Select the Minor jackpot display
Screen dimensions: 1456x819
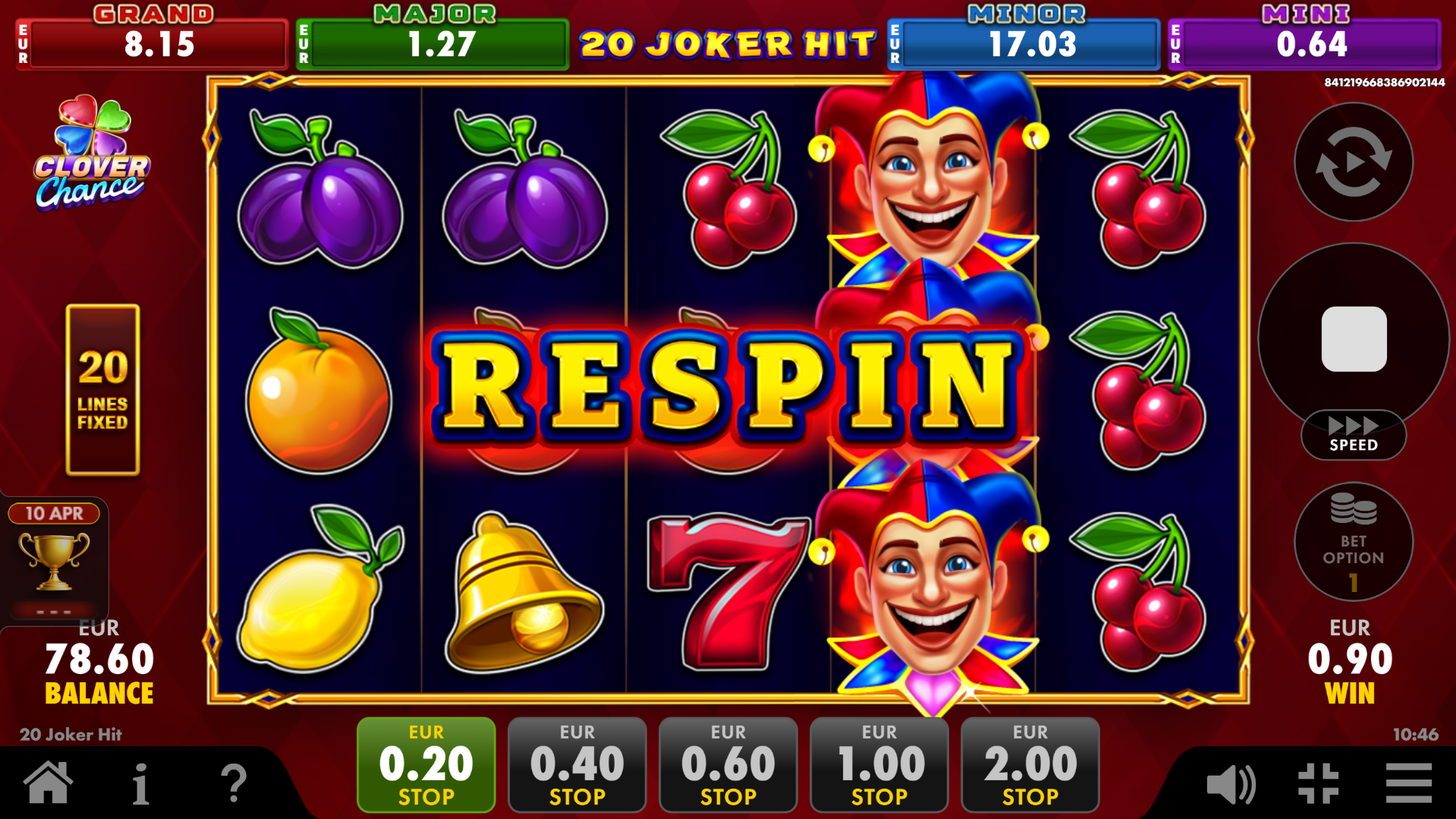pyautogui.click(x=1022, y=43)
